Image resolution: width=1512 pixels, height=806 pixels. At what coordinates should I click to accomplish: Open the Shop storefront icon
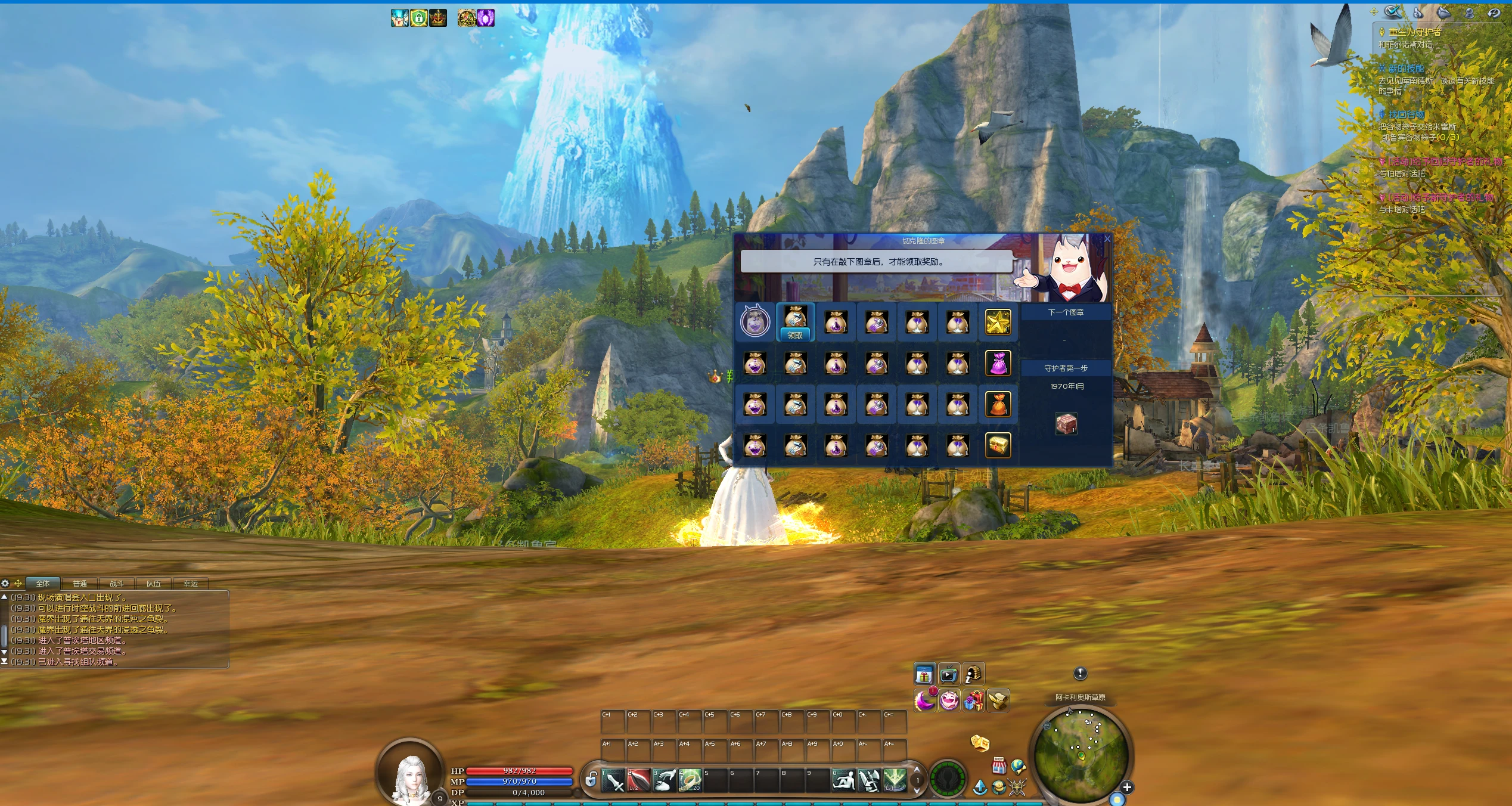999,765
